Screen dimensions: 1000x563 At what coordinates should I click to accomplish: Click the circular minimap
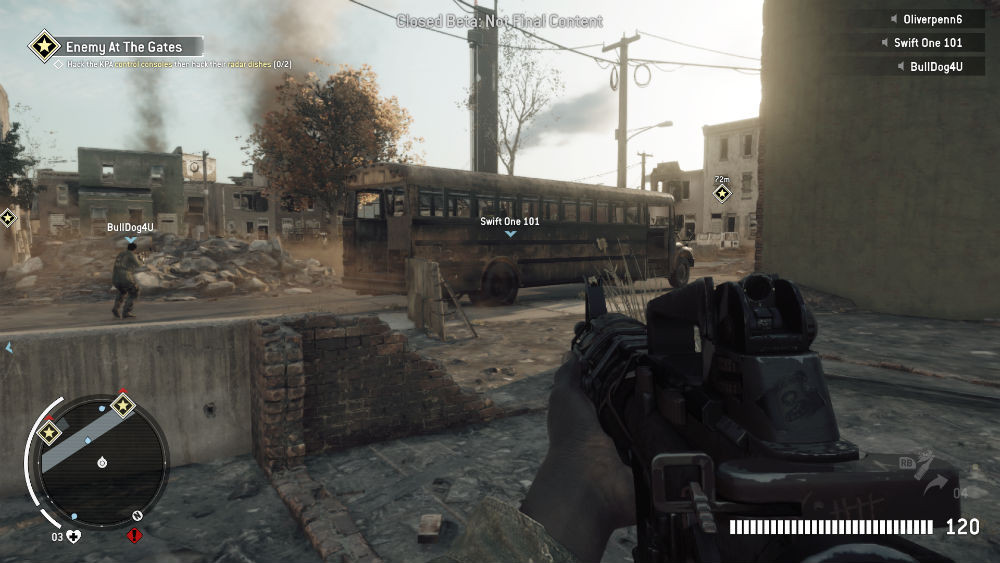point(101,462)
